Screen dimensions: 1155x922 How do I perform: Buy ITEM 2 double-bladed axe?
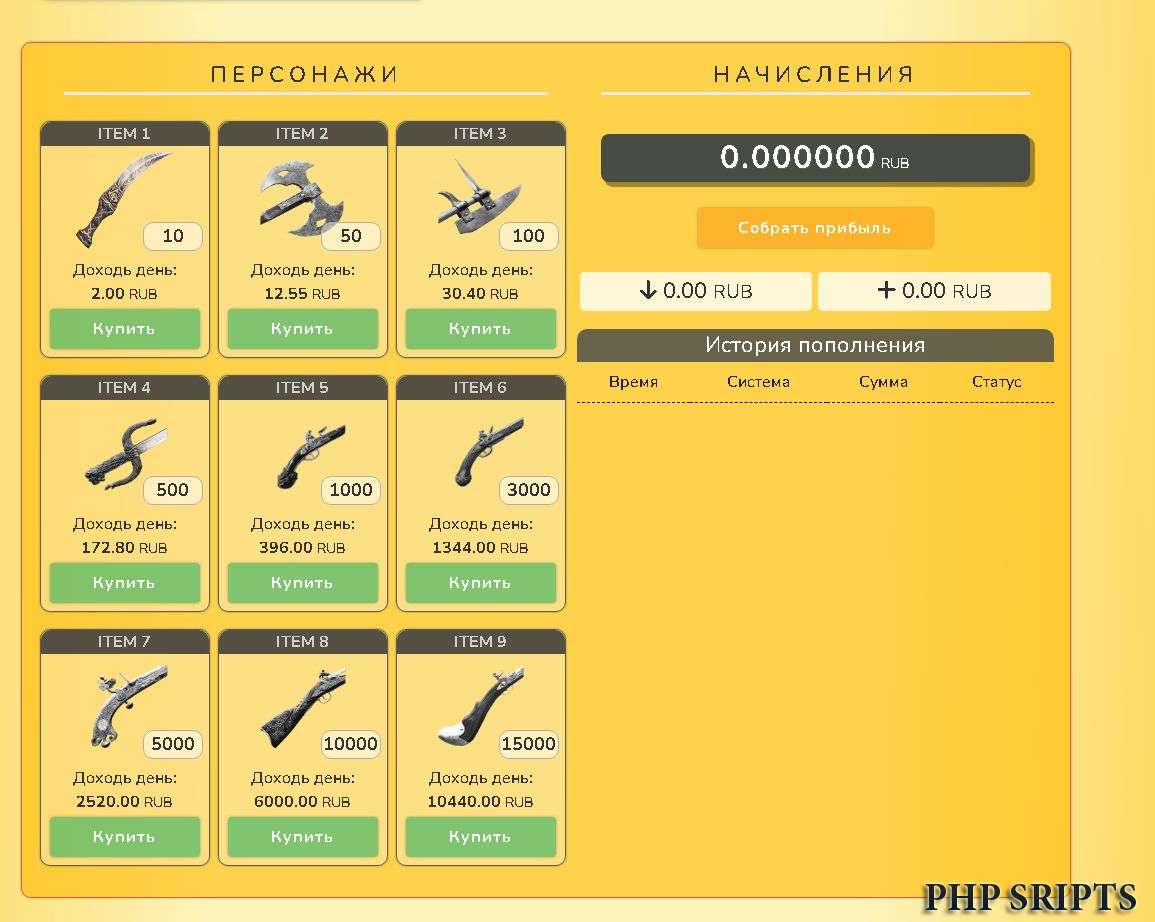coord(302,329)
